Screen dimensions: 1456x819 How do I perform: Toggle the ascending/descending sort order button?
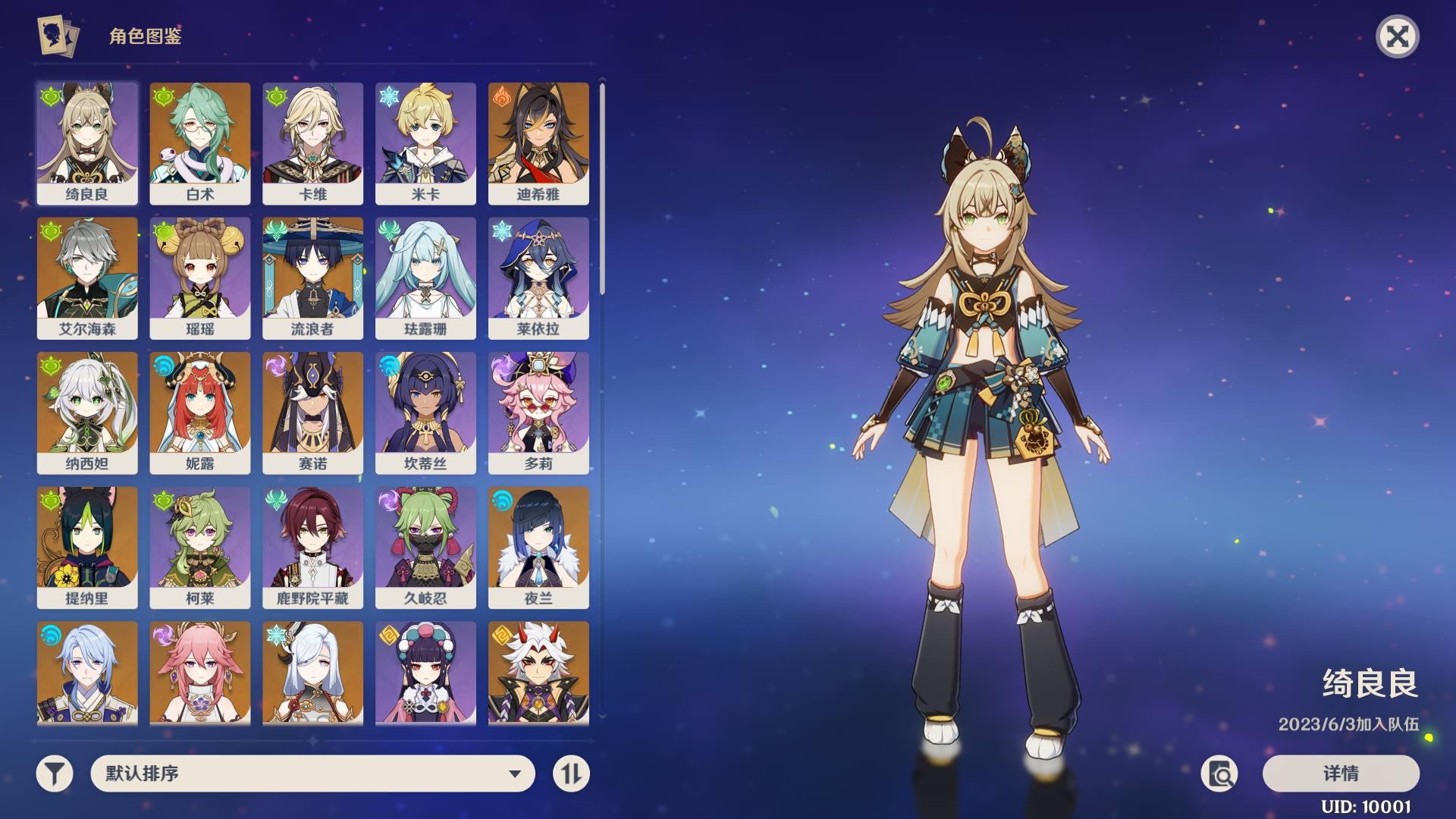pyautogui.click(x=571, y=773)
